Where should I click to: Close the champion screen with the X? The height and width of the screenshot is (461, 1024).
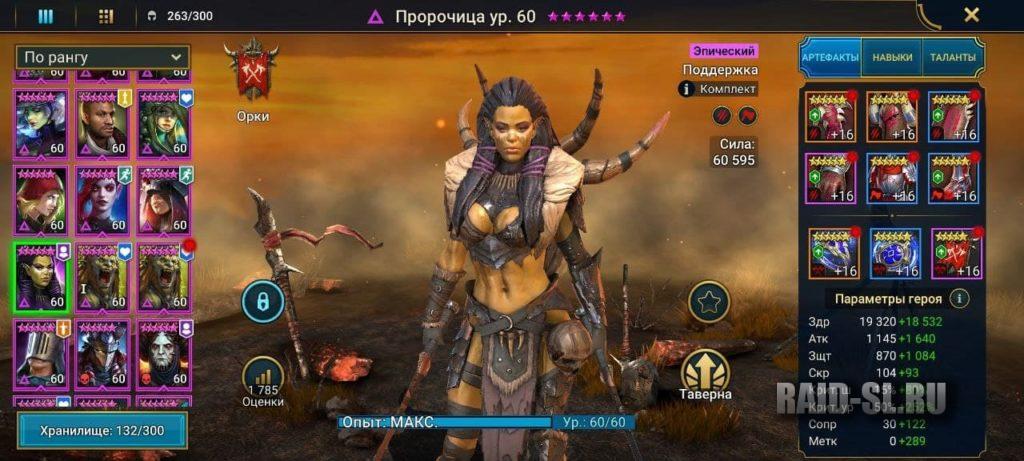point(970,15)
